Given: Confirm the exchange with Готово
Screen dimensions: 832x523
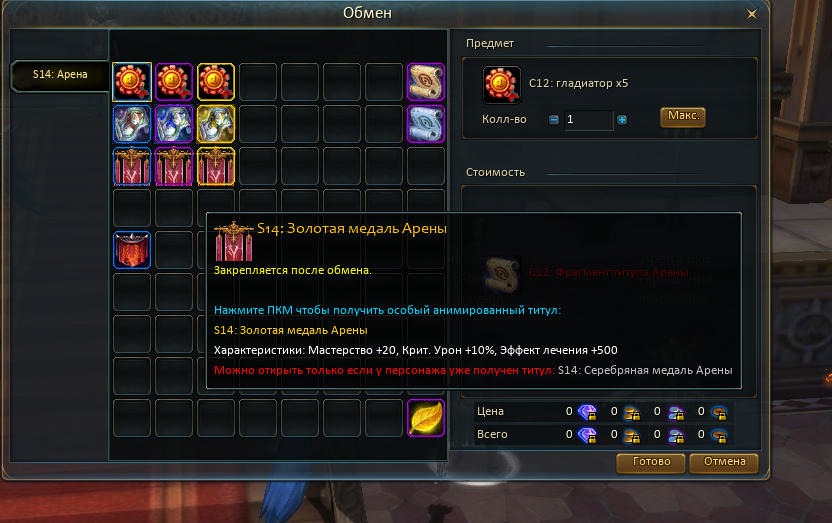Looking at the screenshot, I should 651,462.
